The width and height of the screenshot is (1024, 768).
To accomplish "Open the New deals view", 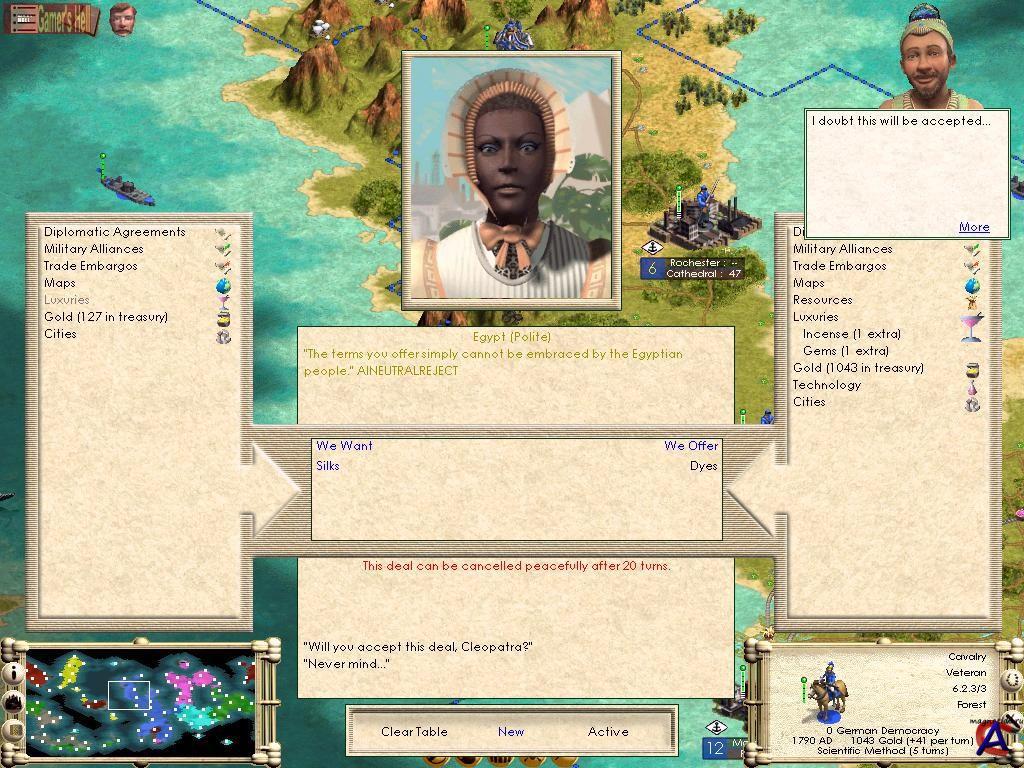I will click(x=511, y=732).
